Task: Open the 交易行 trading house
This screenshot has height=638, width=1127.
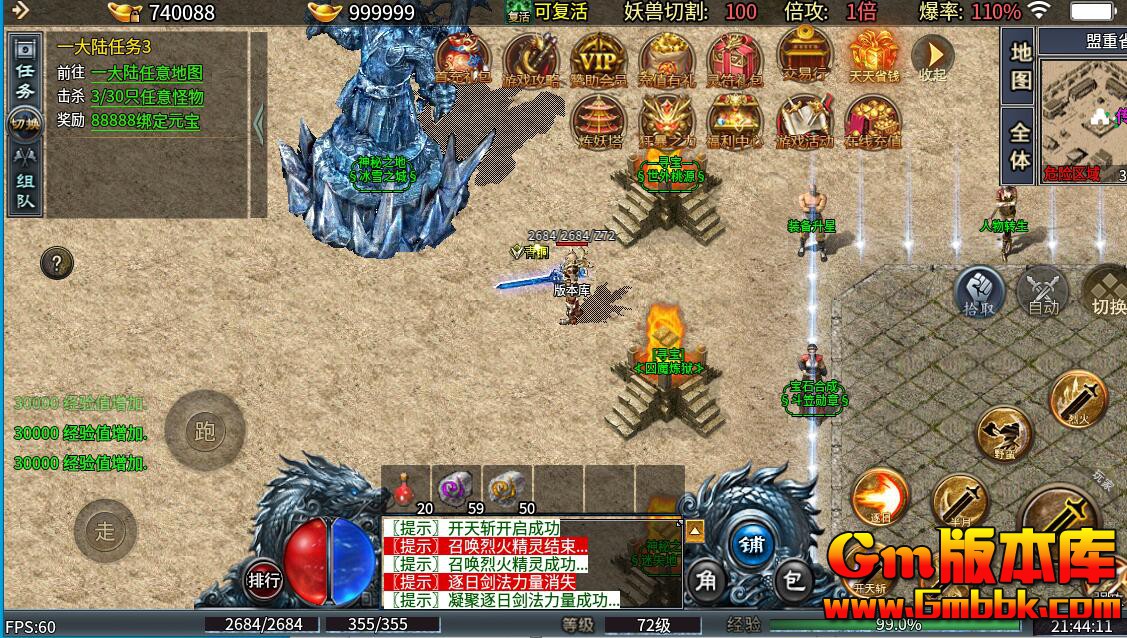Action: click(803, 58)
